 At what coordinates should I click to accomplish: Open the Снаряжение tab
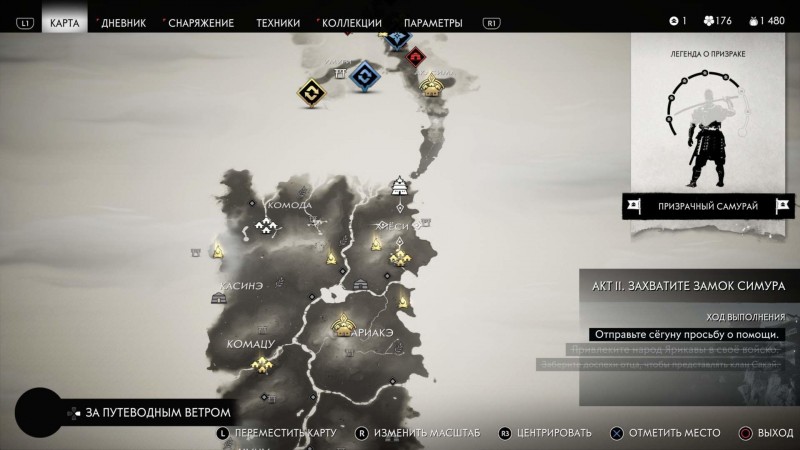[x=200, y=22]
